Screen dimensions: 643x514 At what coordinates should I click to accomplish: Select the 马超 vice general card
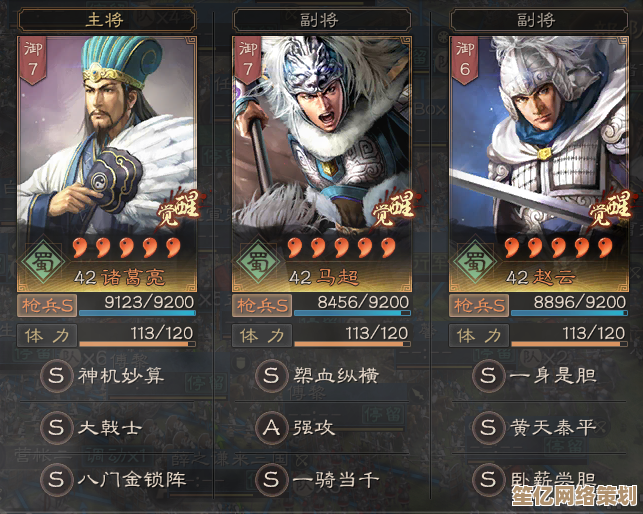click(321, 150)
